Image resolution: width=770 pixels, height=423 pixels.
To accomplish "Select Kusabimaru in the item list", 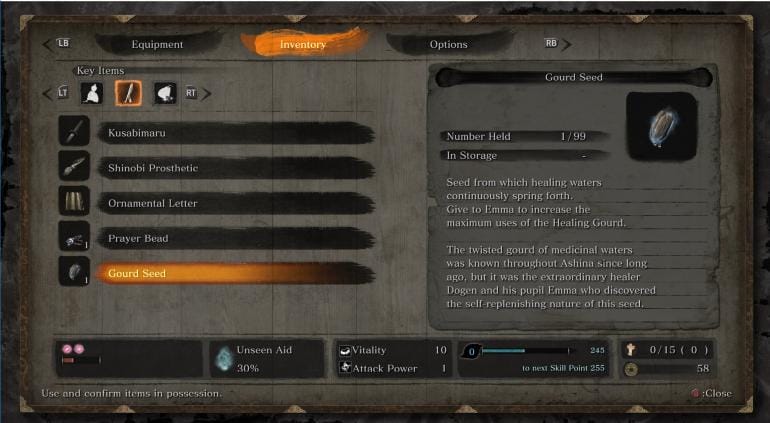I will [x=220, y=133].
